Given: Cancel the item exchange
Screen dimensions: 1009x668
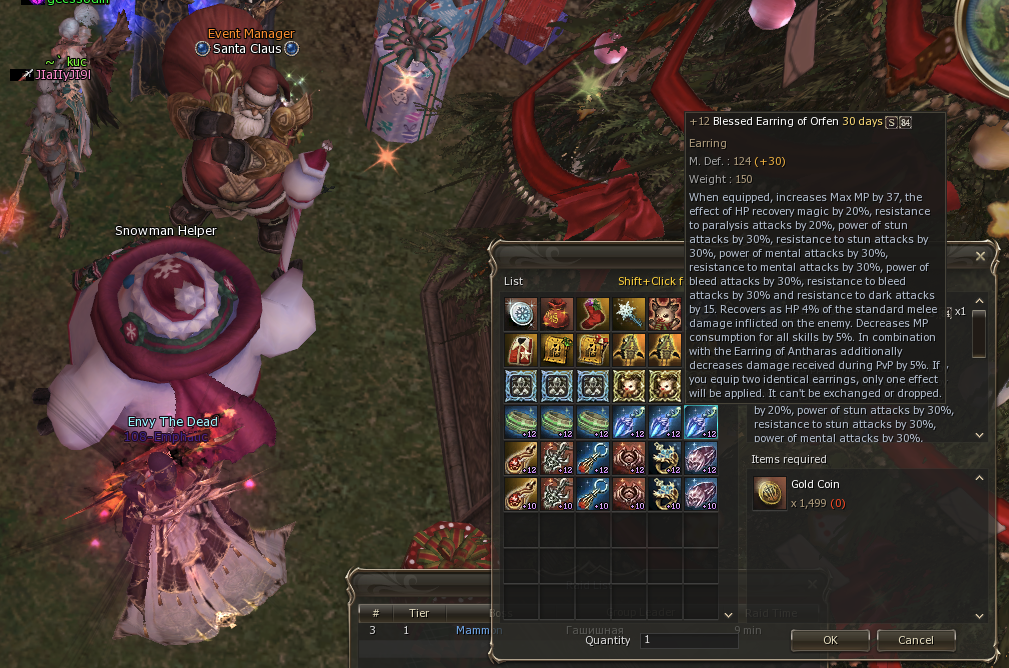Looking at the screenshot, I should [x=915, y=640].
